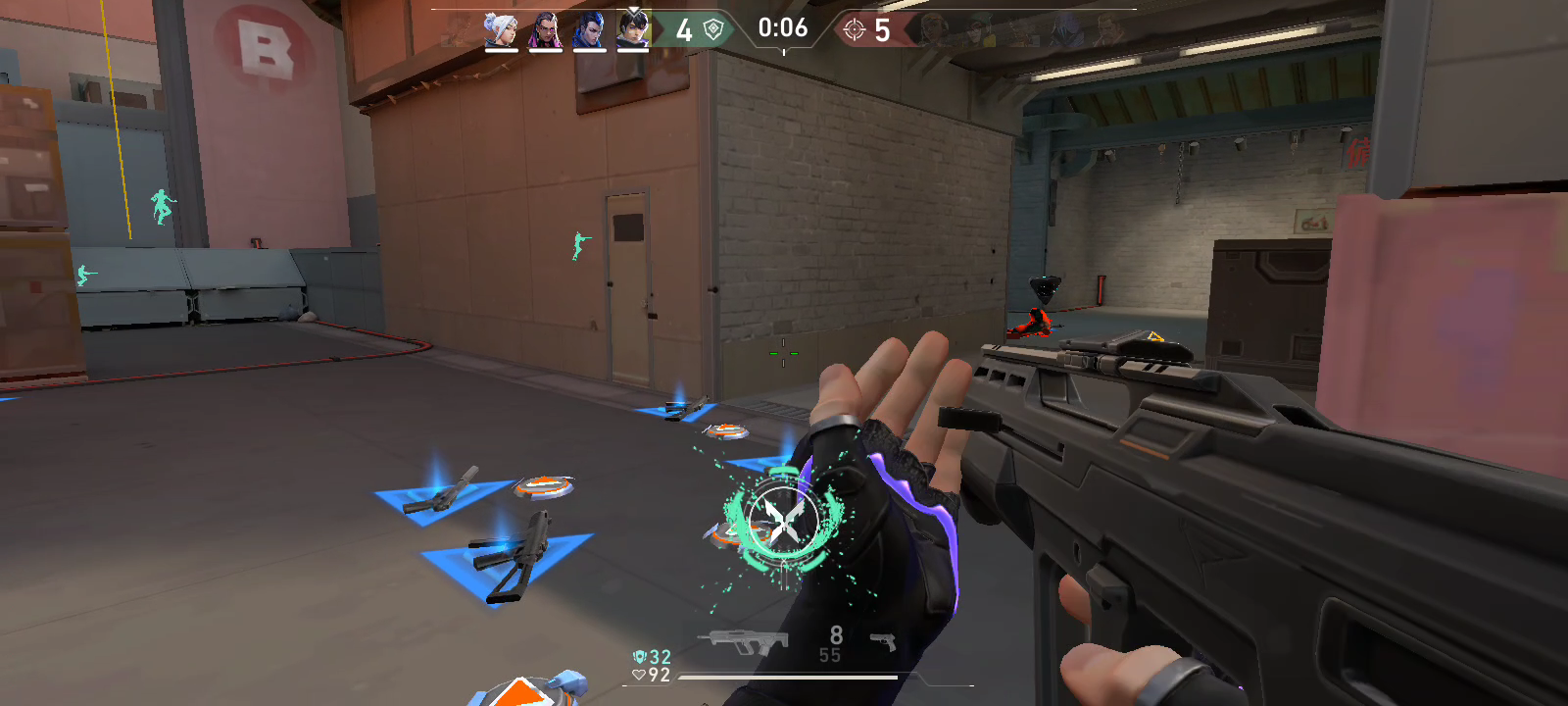
Task: Click the large B site marker on the wall
Action: click(262, 44)
